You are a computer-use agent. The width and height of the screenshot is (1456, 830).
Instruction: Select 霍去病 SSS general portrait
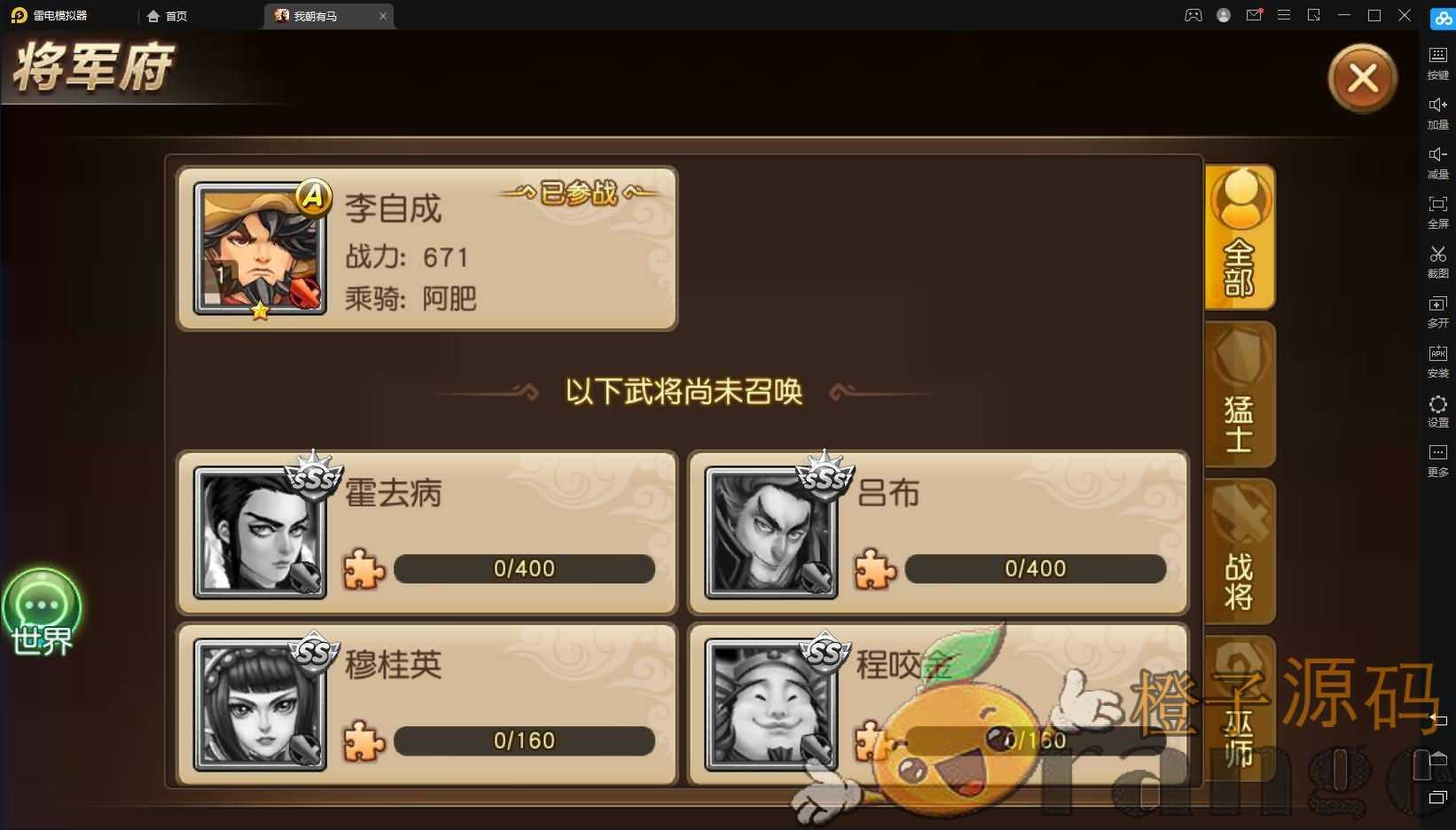pos(260,530)
